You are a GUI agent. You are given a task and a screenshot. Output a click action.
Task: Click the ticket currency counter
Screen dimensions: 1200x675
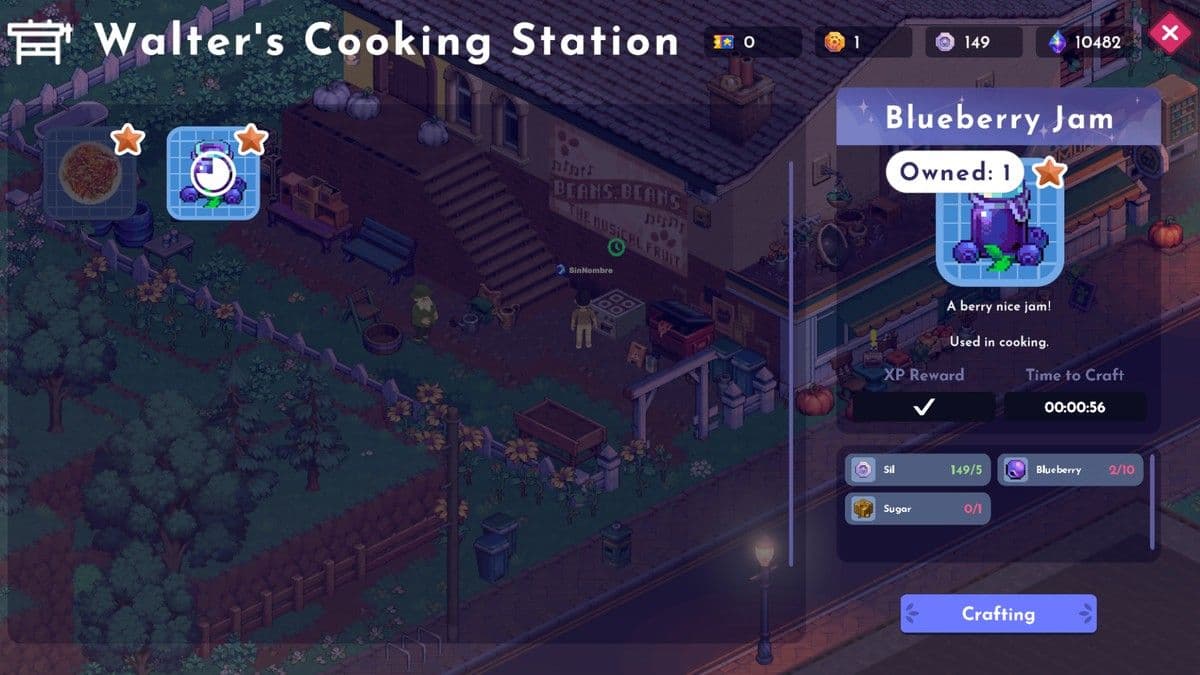pyautogui.click(x=752, y=42)
